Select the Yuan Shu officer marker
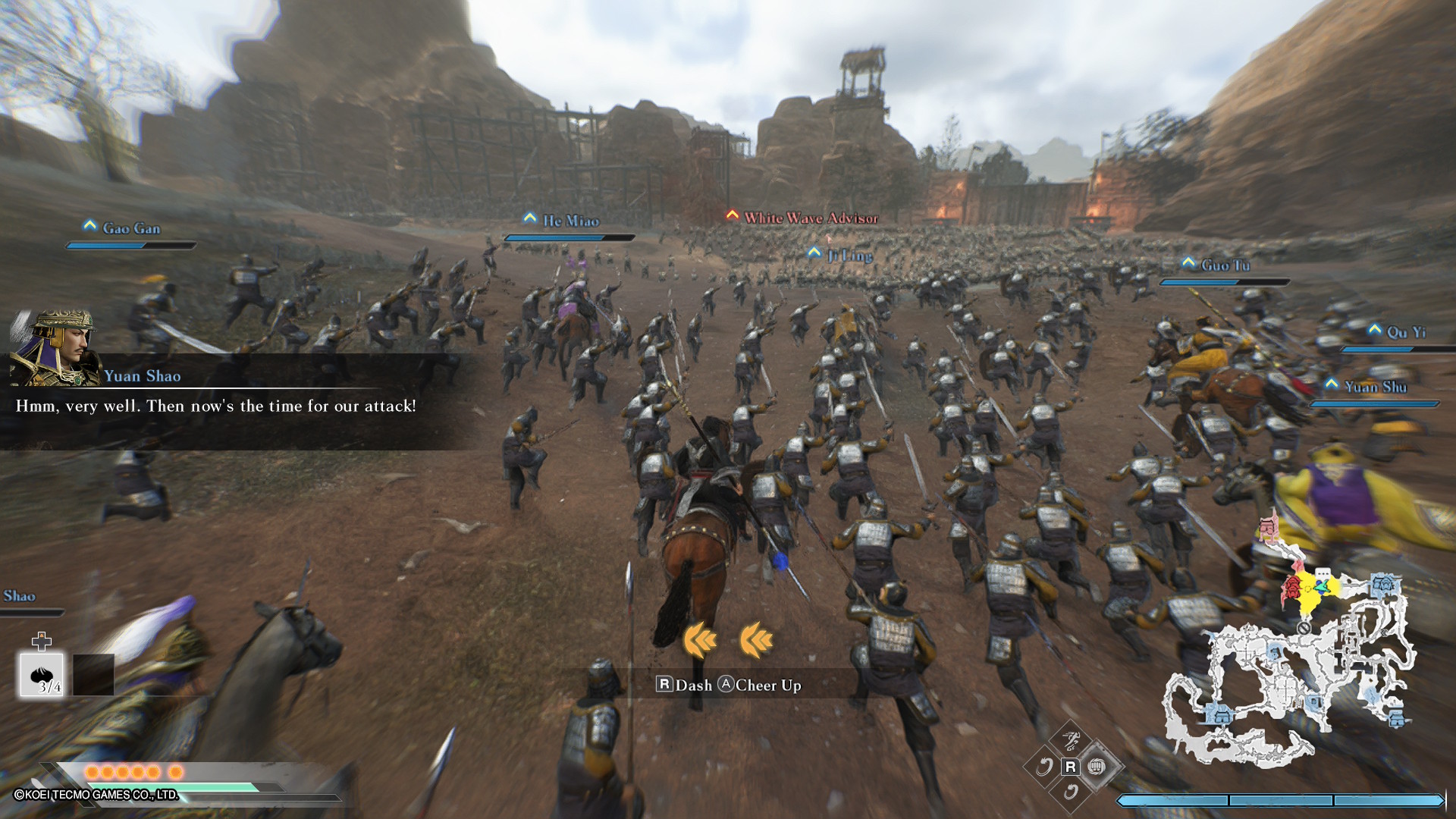1456x819 pixels. (x=1374, y=387)
